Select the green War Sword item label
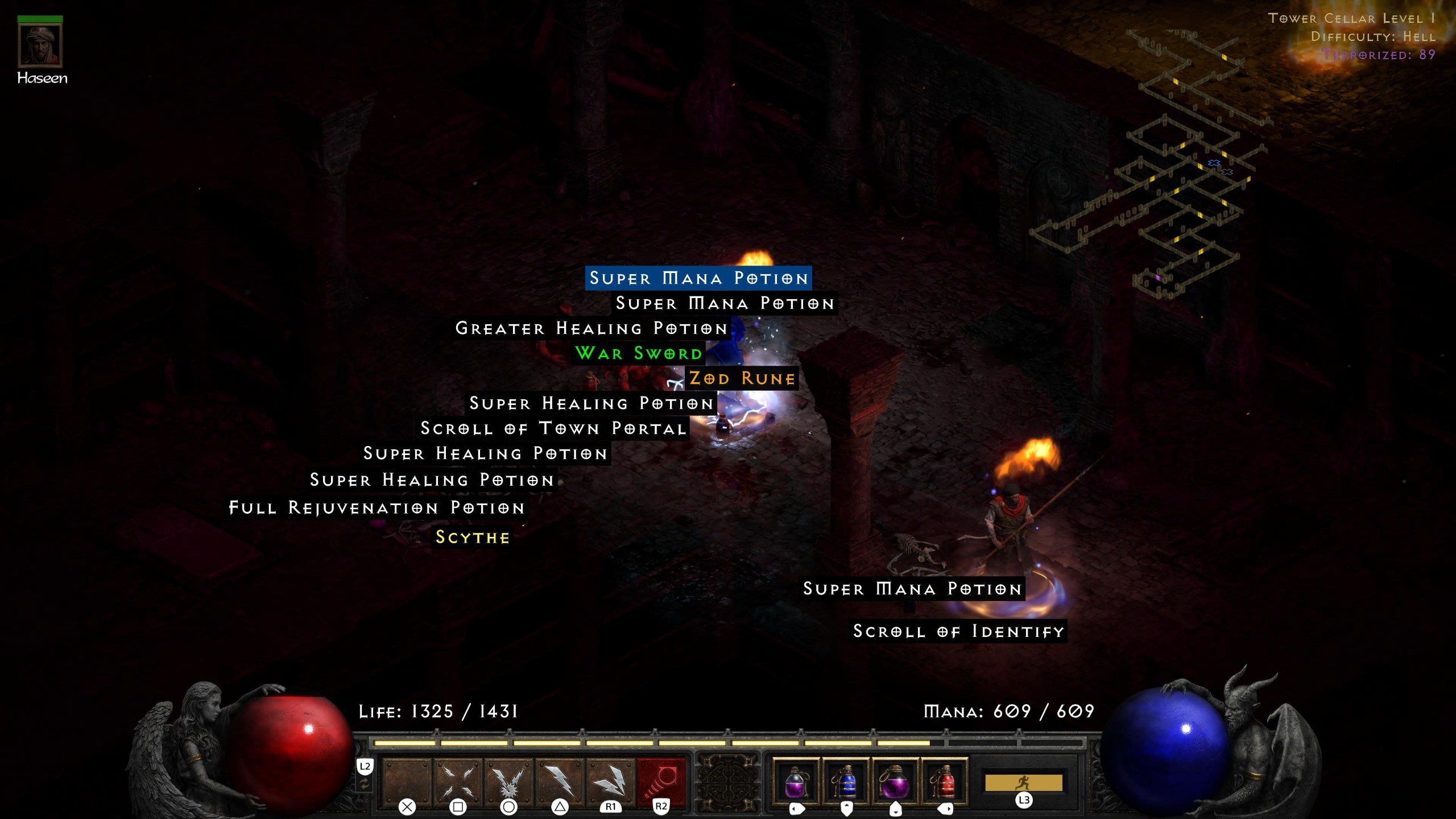 639,353
